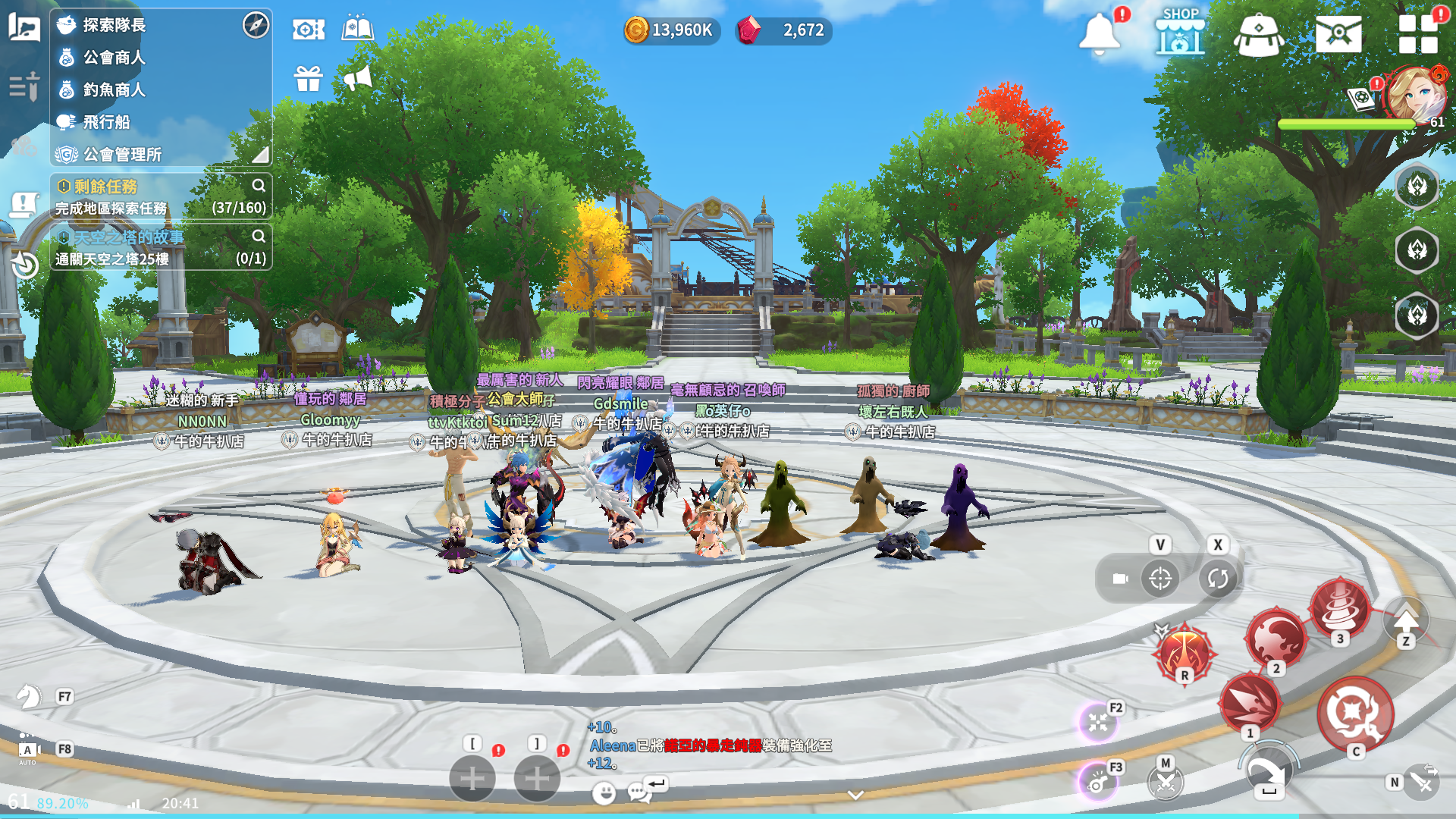Go to 飛行船 from the list
Viewport: 1456px width, 819px height.
pos(106,122)
